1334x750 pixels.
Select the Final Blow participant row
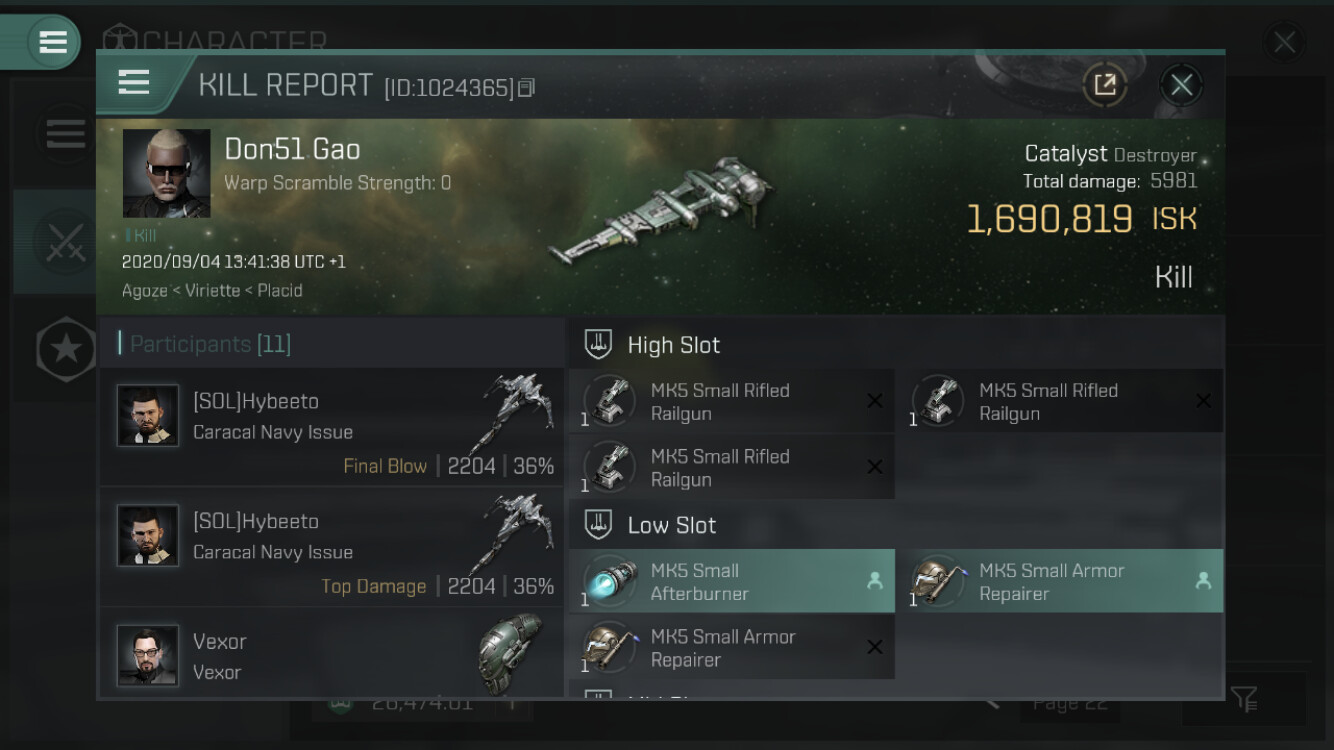tap(332, 427)
